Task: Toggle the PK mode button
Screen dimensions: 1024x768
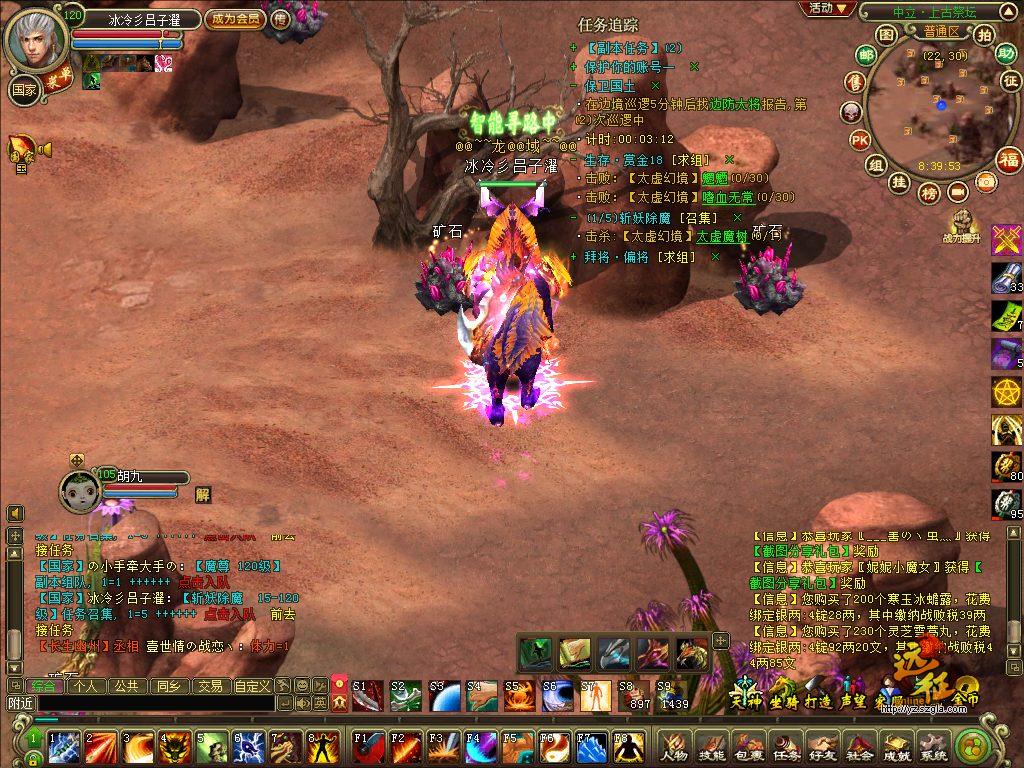Action: [859, 139]
